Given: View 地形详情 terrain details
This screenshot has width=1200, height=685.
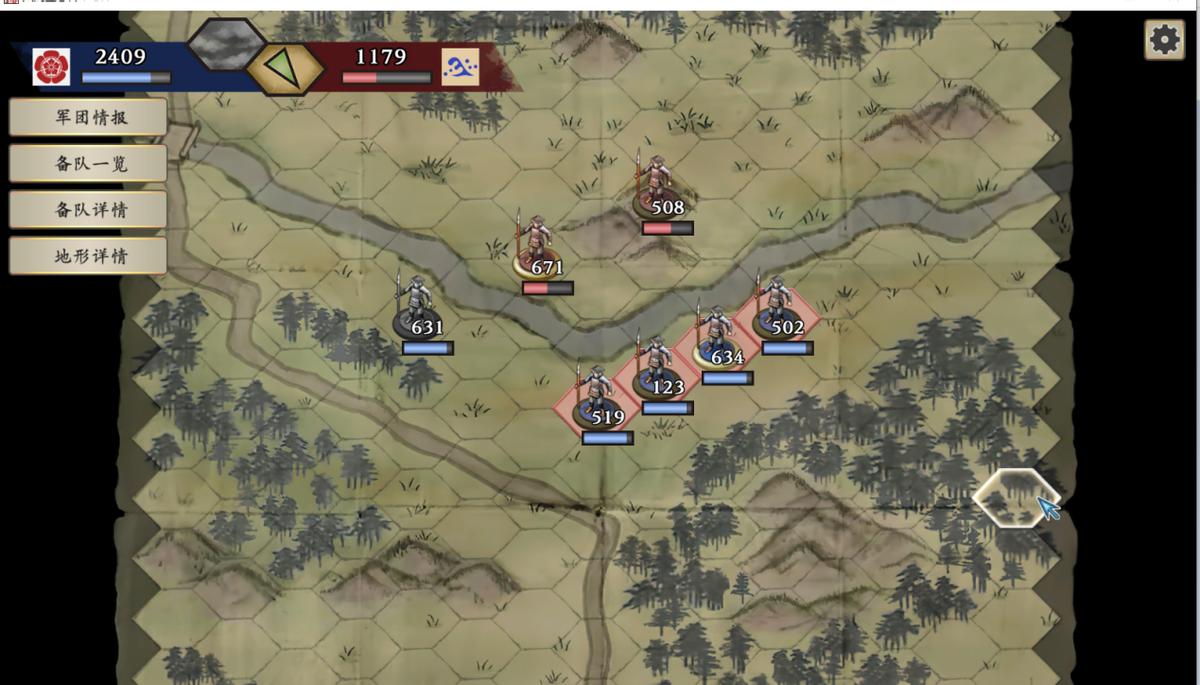Looking at the screenshot, I should (88, 255).
